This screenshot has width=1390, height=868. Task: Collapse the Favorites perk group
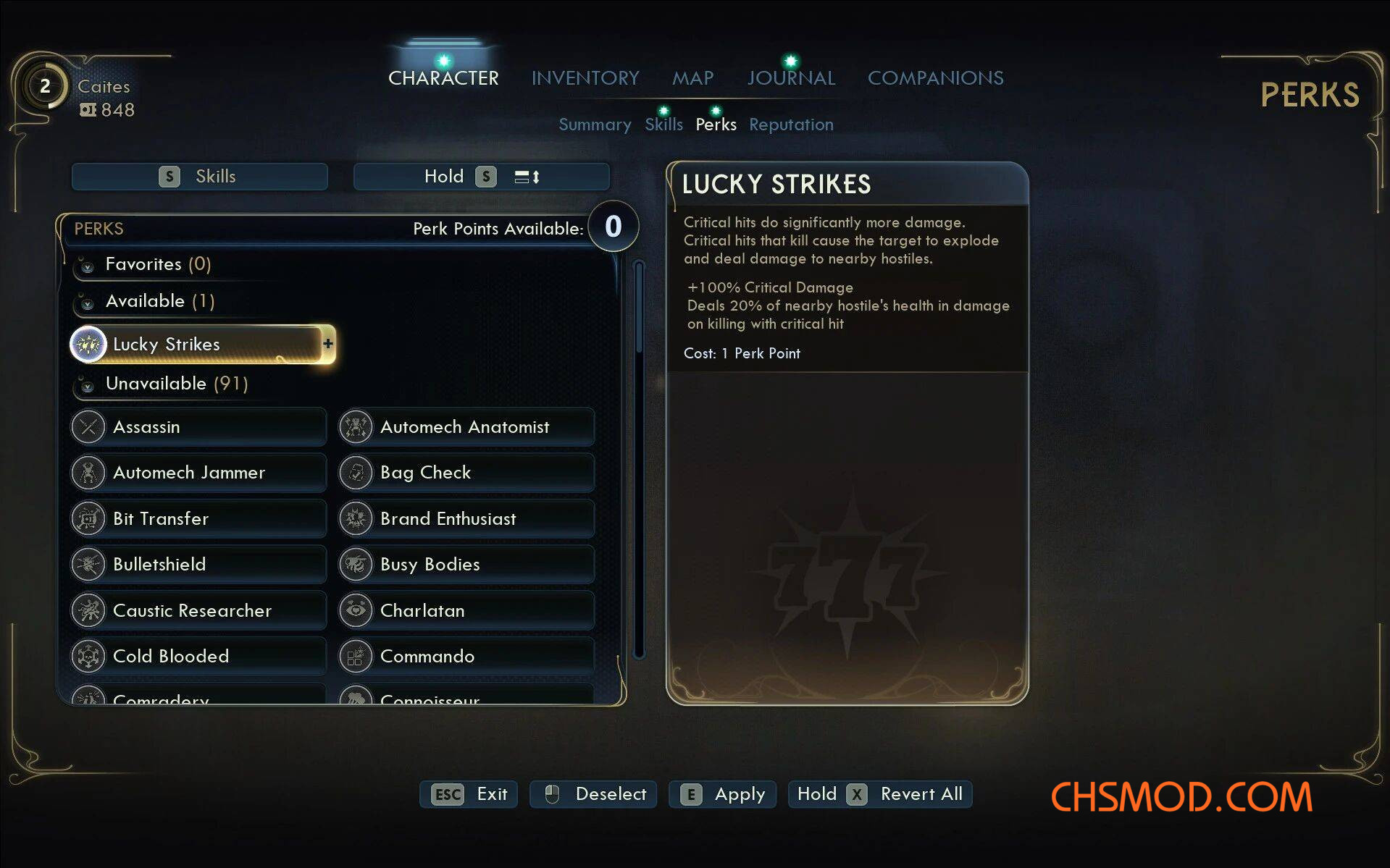pos(88,266)
